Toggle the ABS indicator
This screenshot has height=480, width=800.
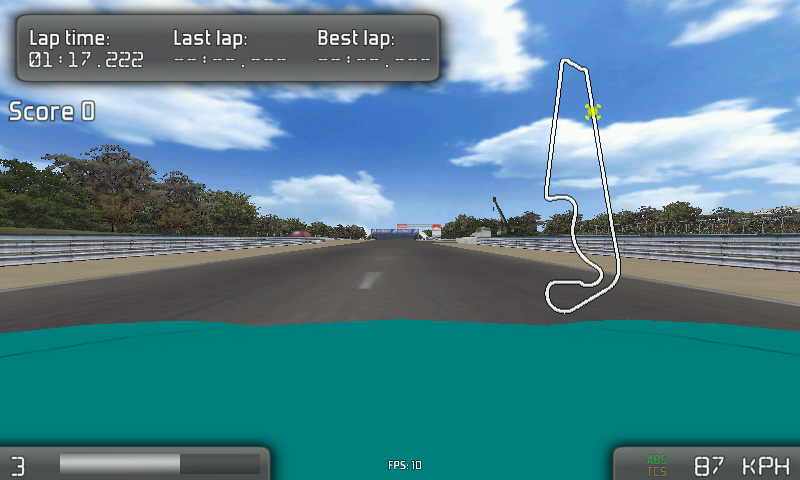coord(657,460)
